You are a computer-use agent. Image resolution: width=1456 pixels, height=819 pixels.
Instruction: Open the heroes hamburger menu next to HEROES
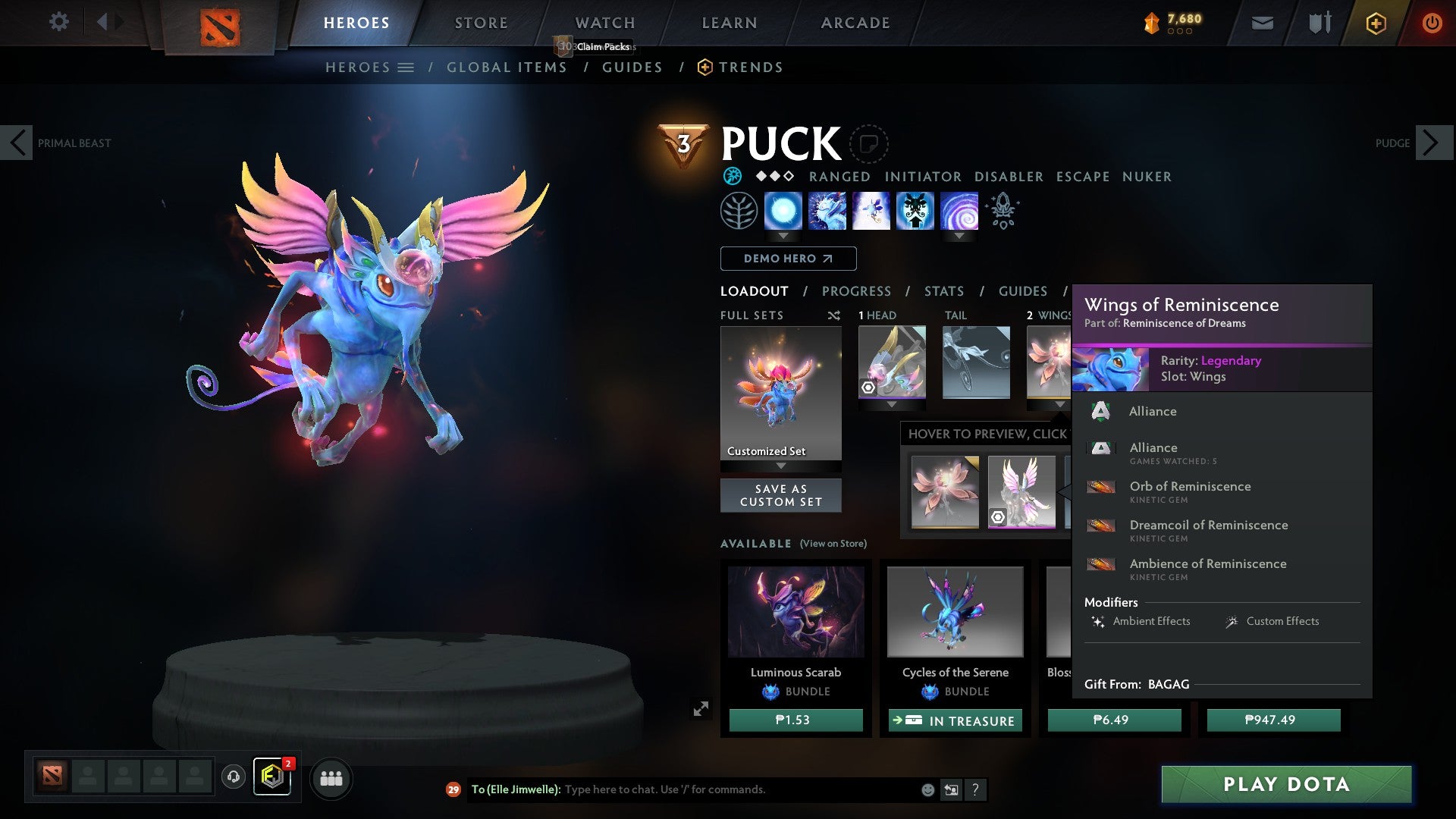point(408,67)
